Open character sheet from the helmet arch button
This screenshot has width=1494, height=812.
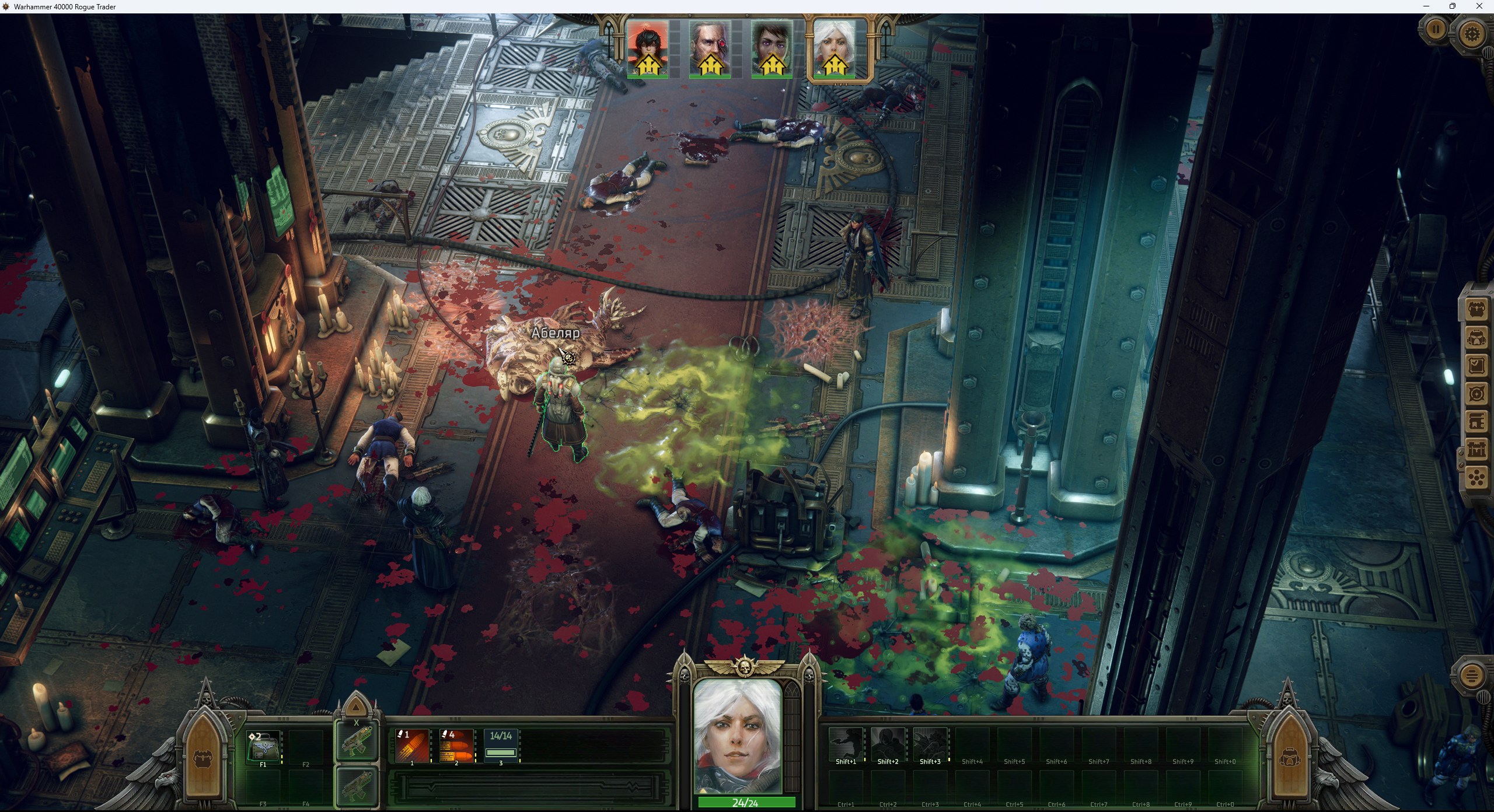click(x=1288, y=758)
